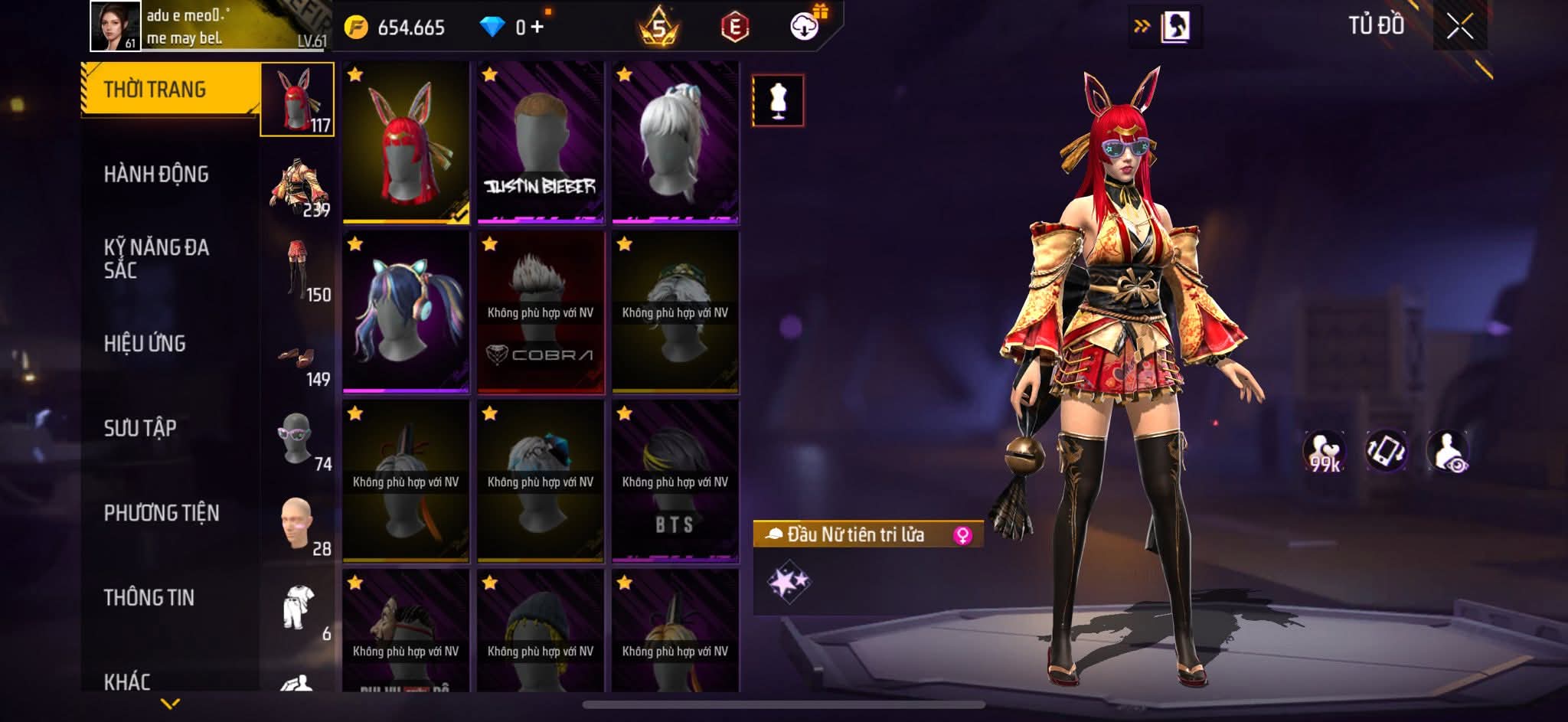Open the player profile avatar
Viewport: 1568px width, 722px height.
pos(116,26)
